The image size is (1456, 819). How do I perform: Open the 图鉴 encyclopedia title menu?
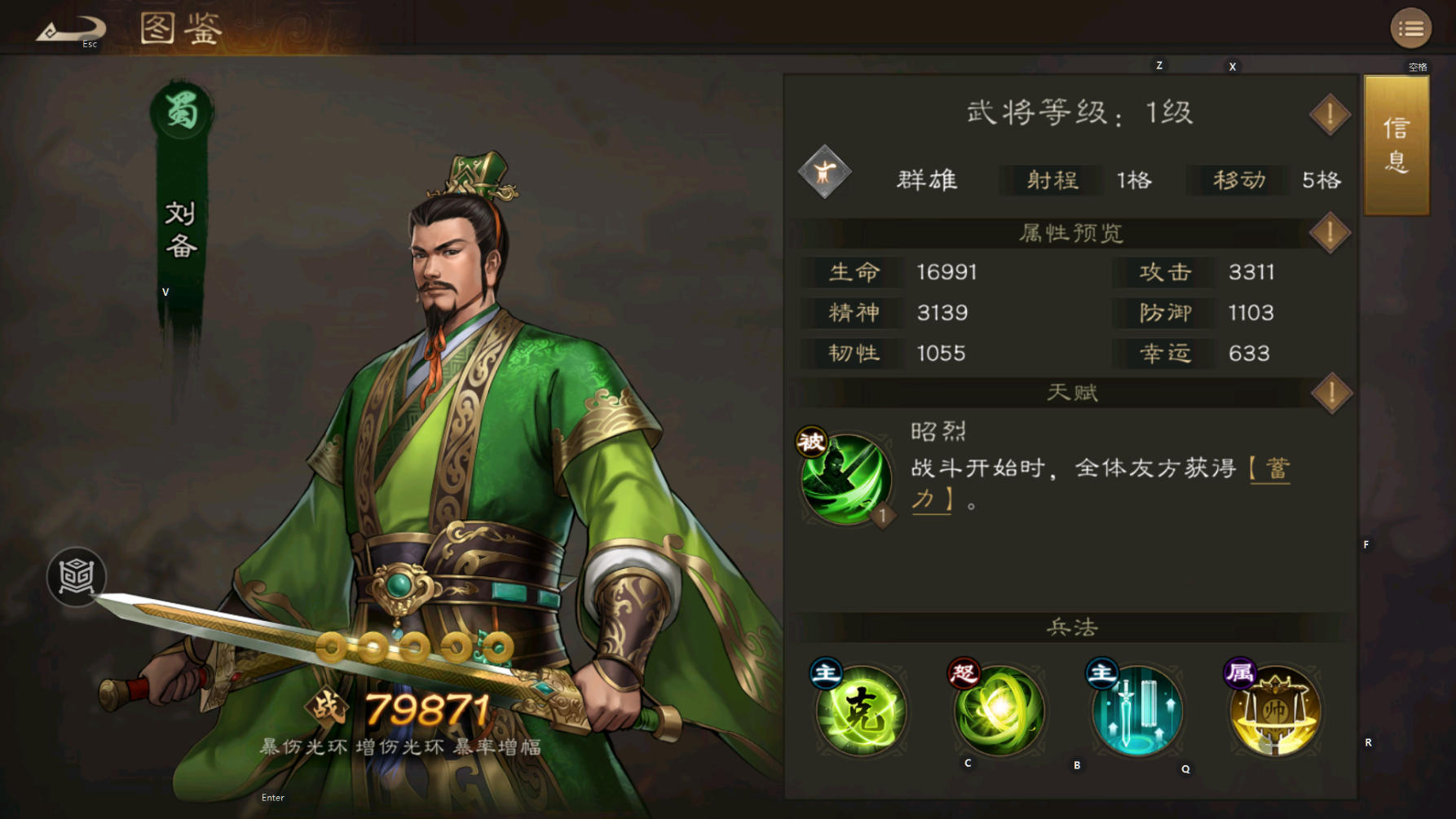[181, 29]
